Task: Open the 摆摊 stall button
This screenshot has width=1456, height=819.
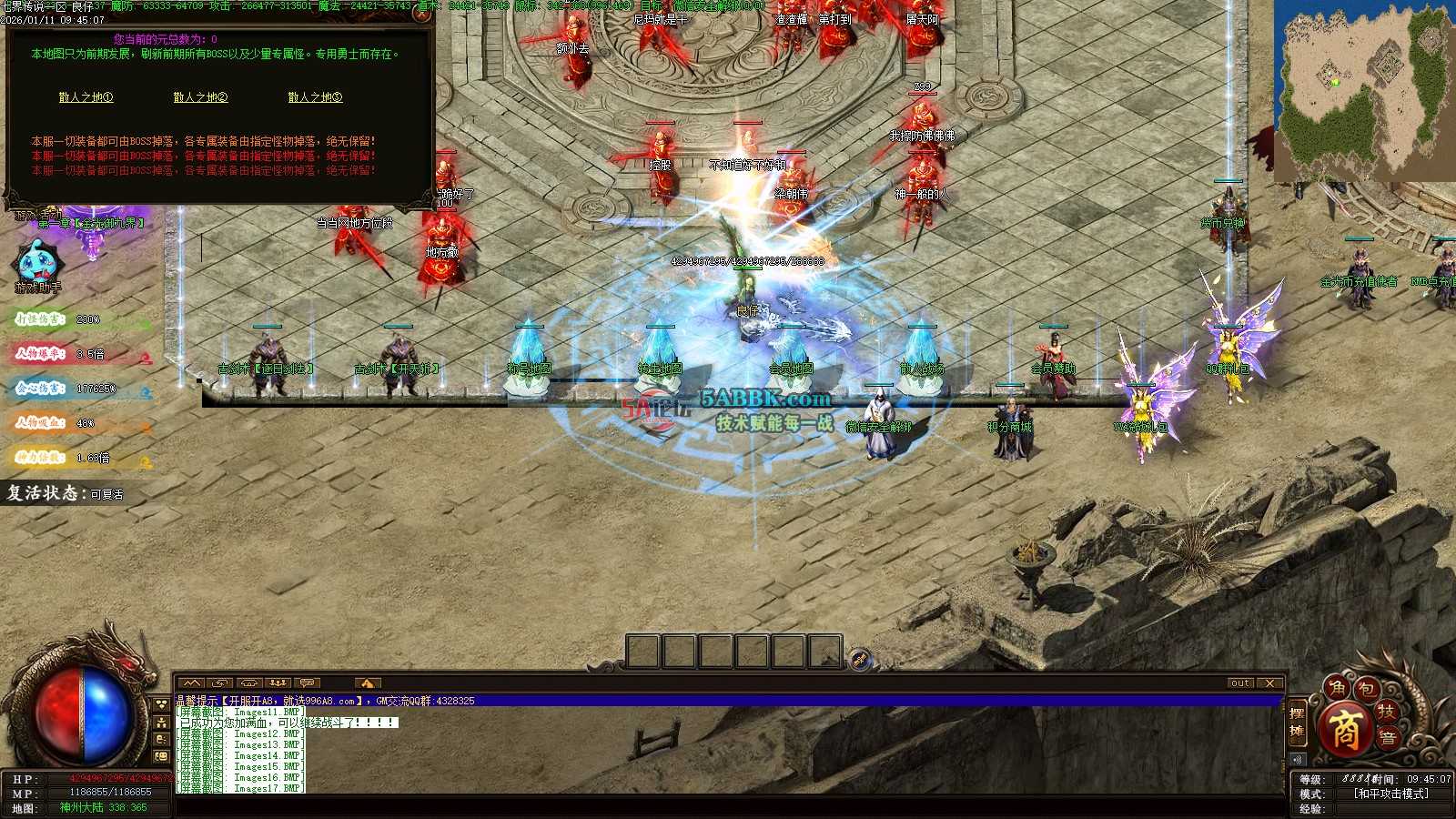Action: tap(1297, 723)
